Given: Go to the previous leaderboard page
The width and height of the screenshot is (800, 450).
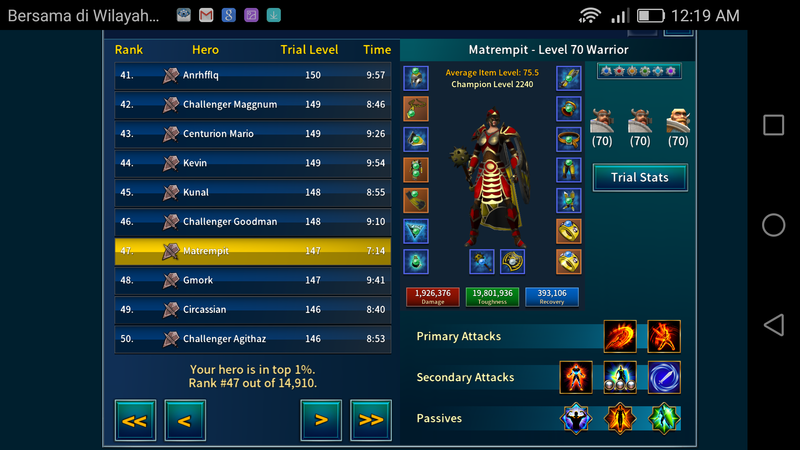Looking at the screenshot, I should (x=185, y=420).
